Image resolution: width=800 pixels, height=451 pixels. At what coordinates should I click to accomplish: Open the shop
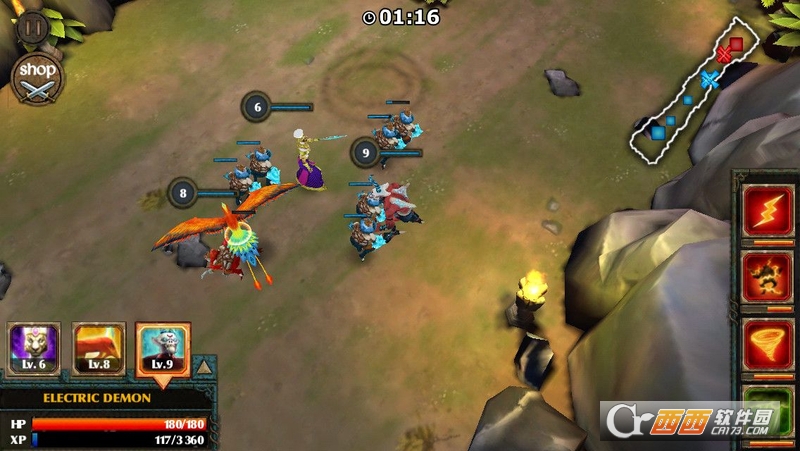(38, 78)
